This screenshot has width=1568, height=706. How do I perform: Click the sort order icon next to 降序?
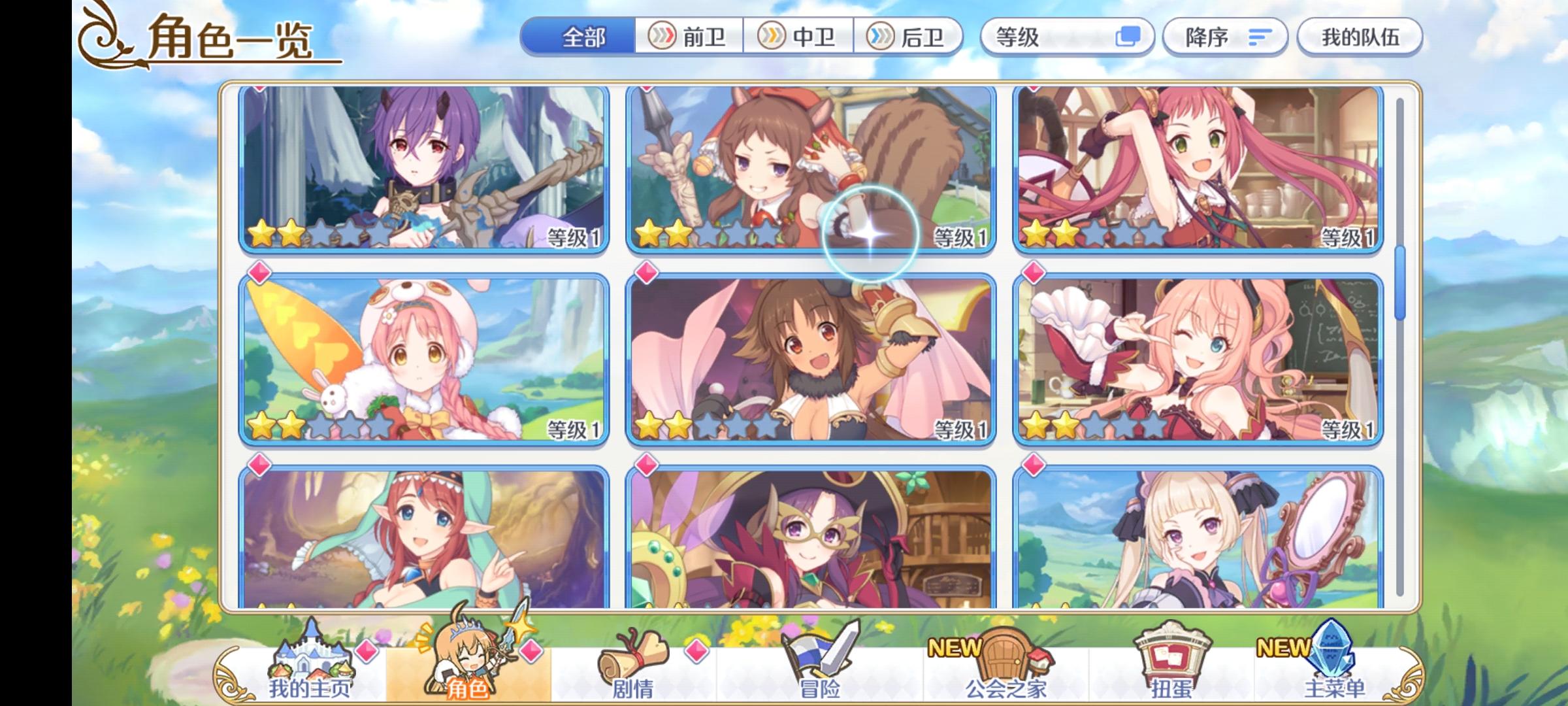coord(1260,37)
